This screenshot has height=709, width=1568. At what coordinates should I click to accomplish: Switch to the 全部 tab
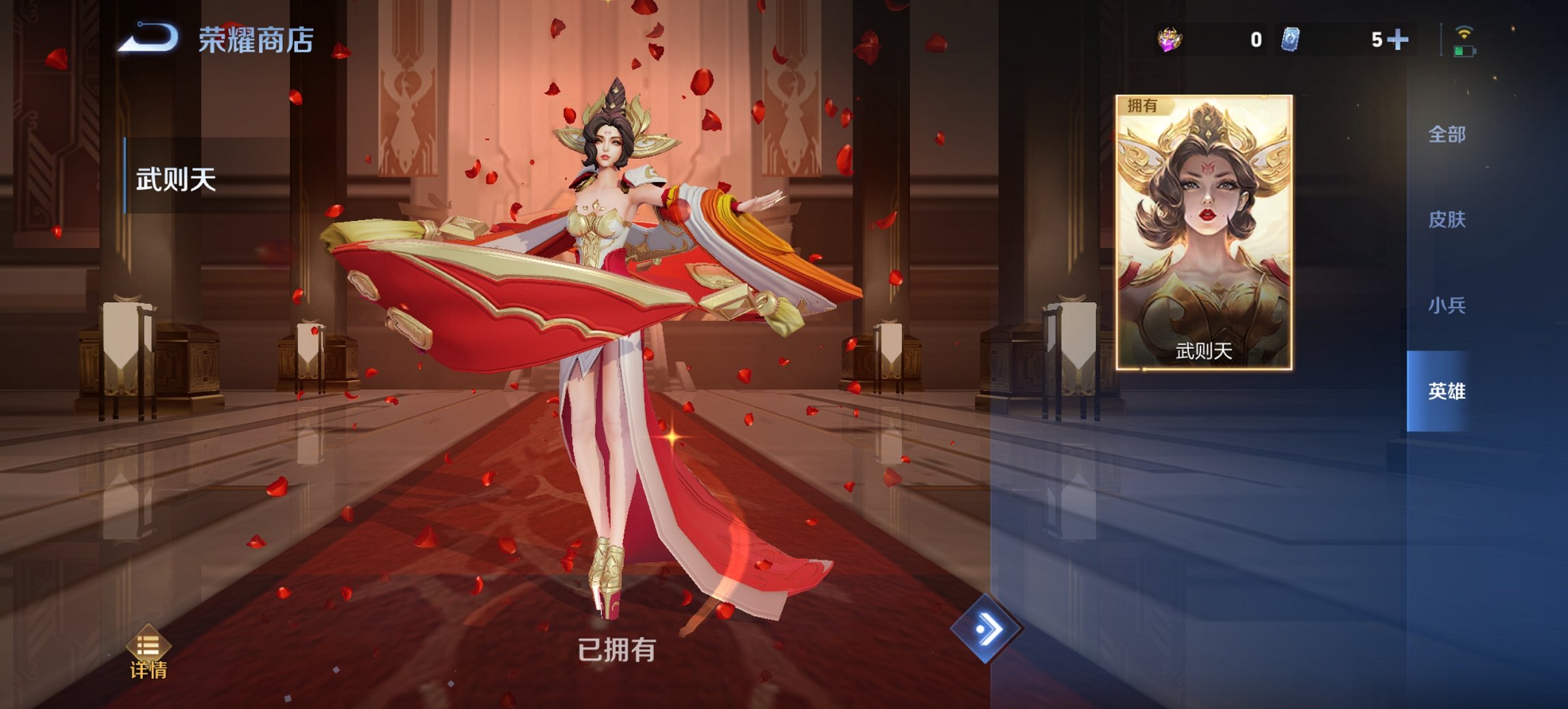1446,135
